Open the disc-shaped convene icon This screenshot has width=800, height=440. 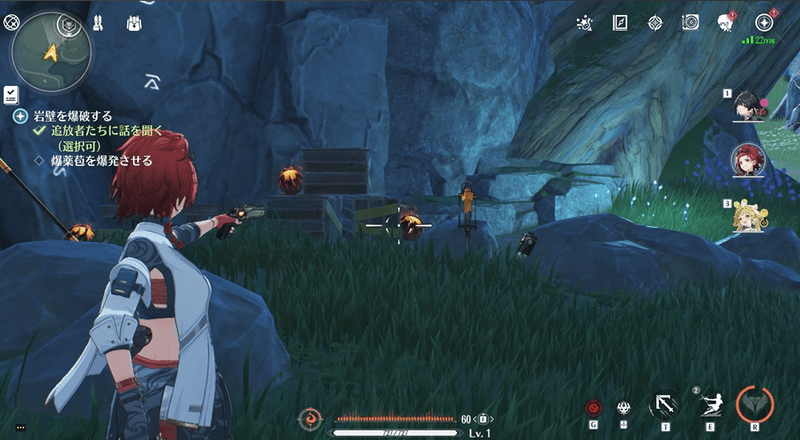pyautogui.click(x=690, y=22)
